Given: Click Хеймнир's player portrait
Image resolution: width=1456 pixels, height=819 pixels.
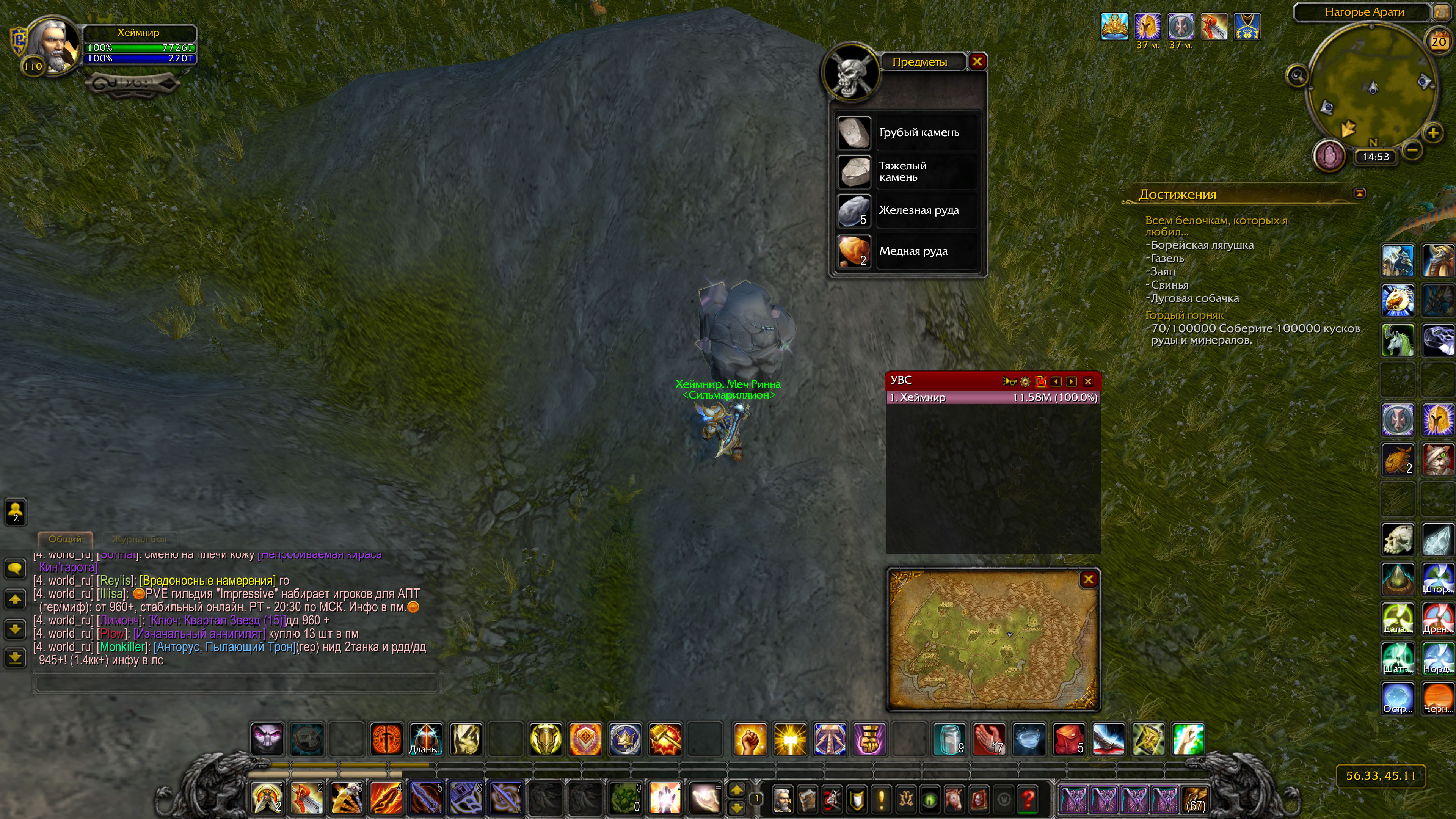Looking at the screenshot, I should point(52,45).
